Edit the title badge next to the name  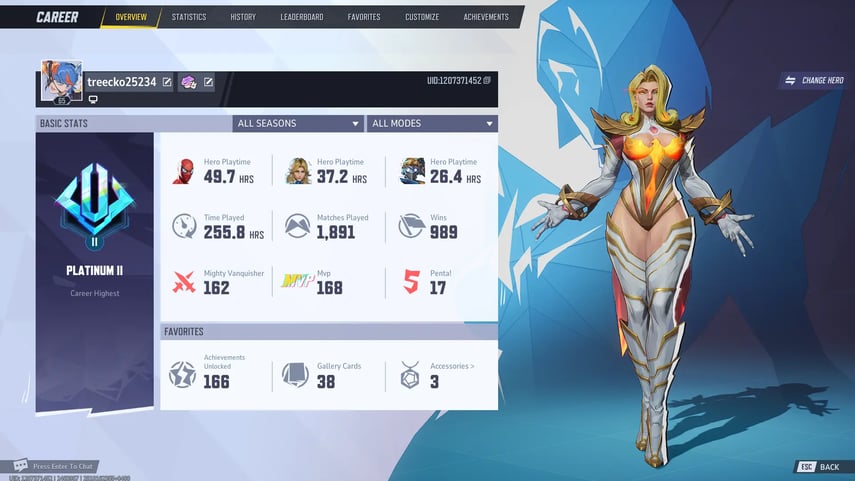pyautogui.click(x=209, y=82)
